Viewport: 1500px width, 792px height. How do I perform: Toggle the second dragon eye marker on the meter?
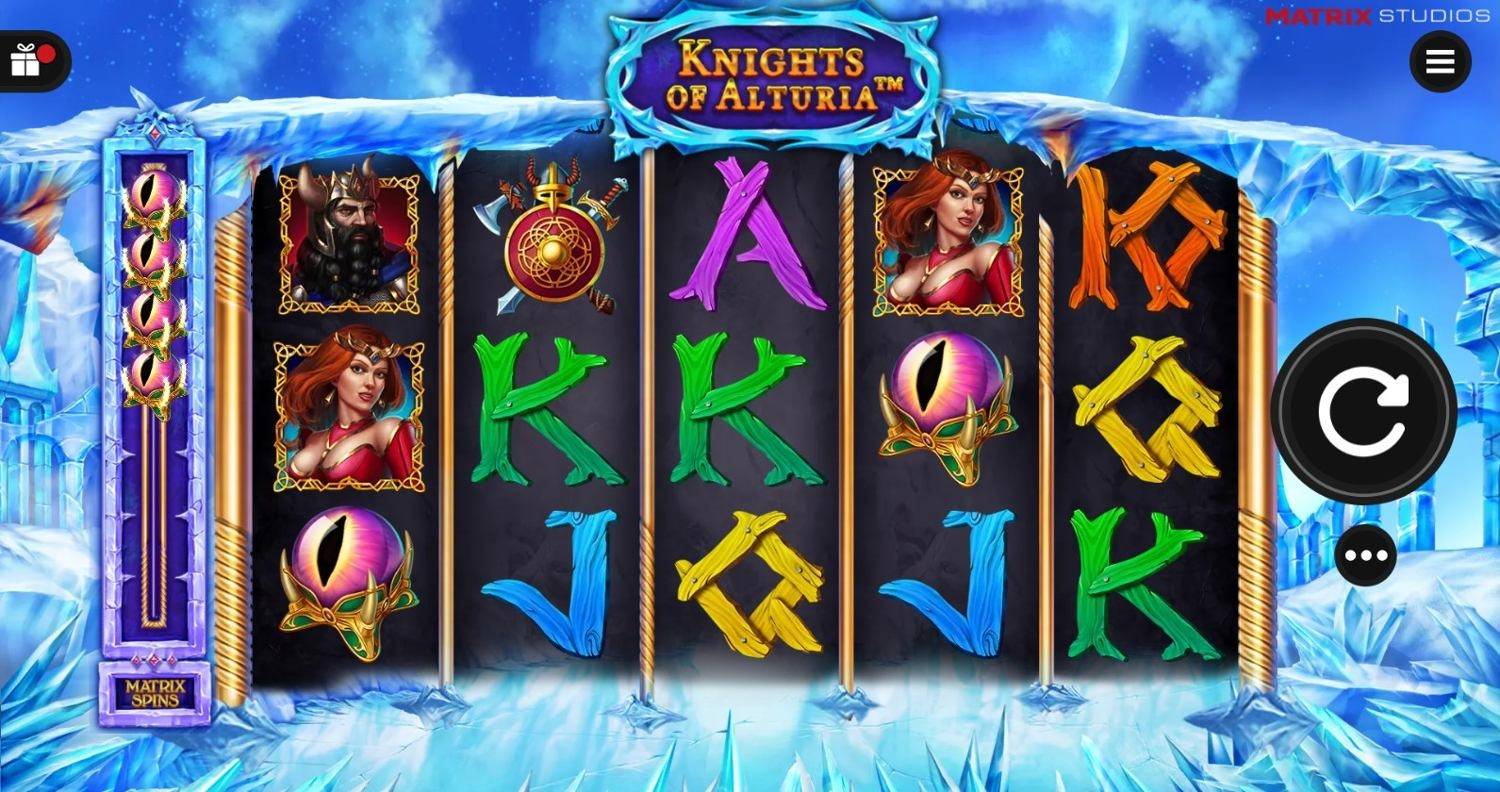point(152,252)
